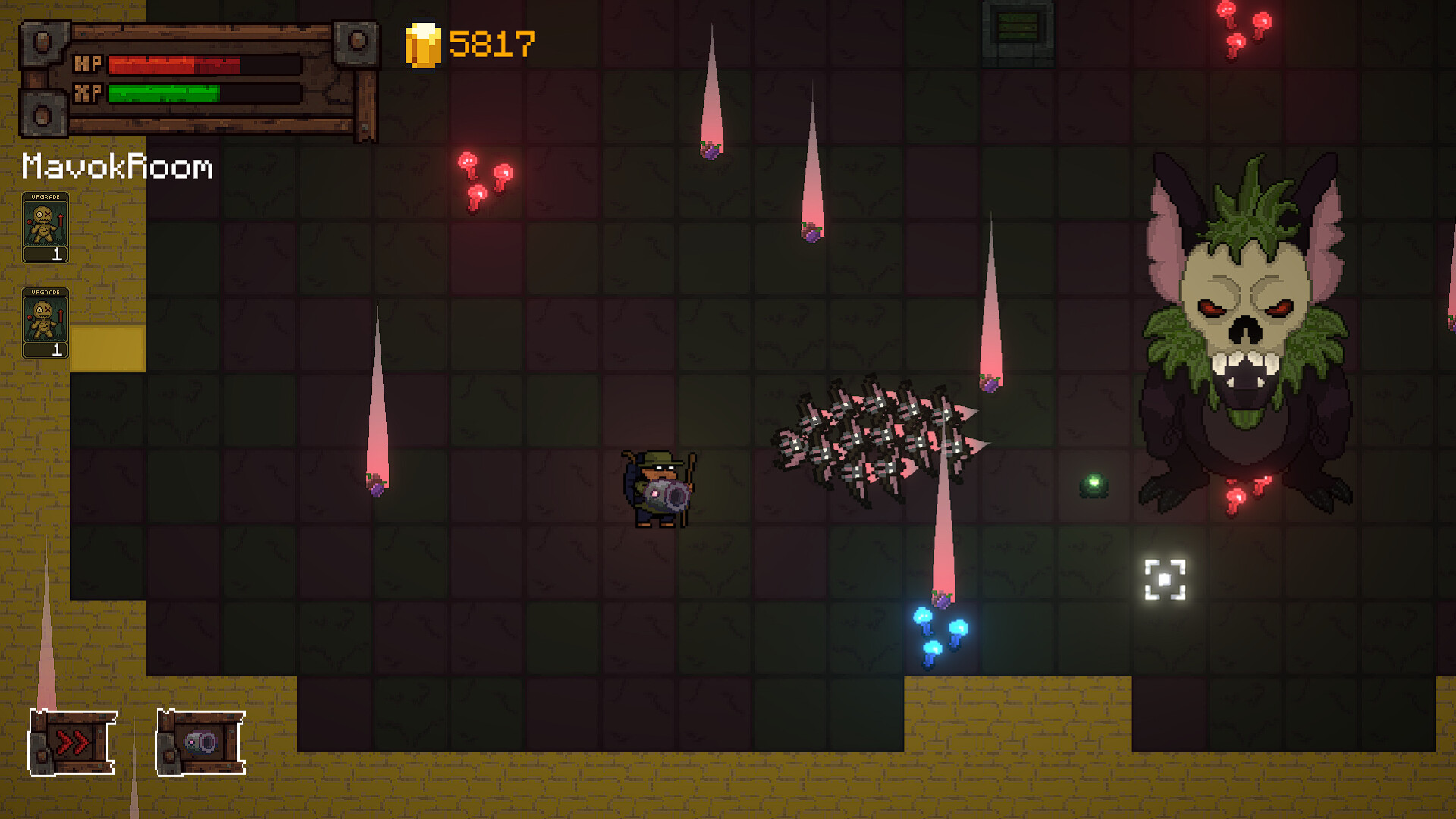Select the second Upgrade voodoo doll card

[47, 322]
